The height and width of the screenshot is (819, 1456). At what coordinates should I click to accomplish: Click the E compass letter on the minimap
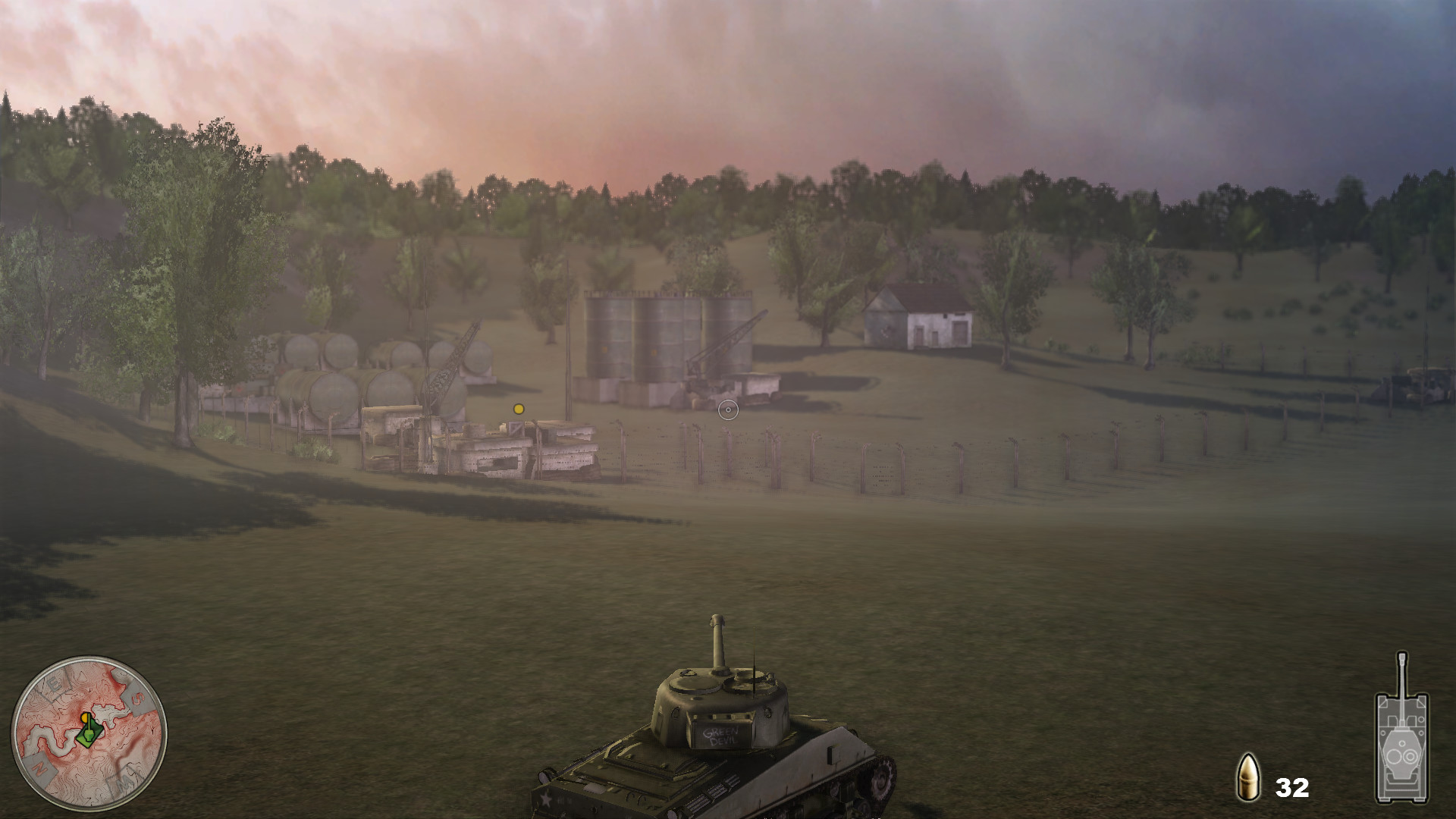coord(54,682)
